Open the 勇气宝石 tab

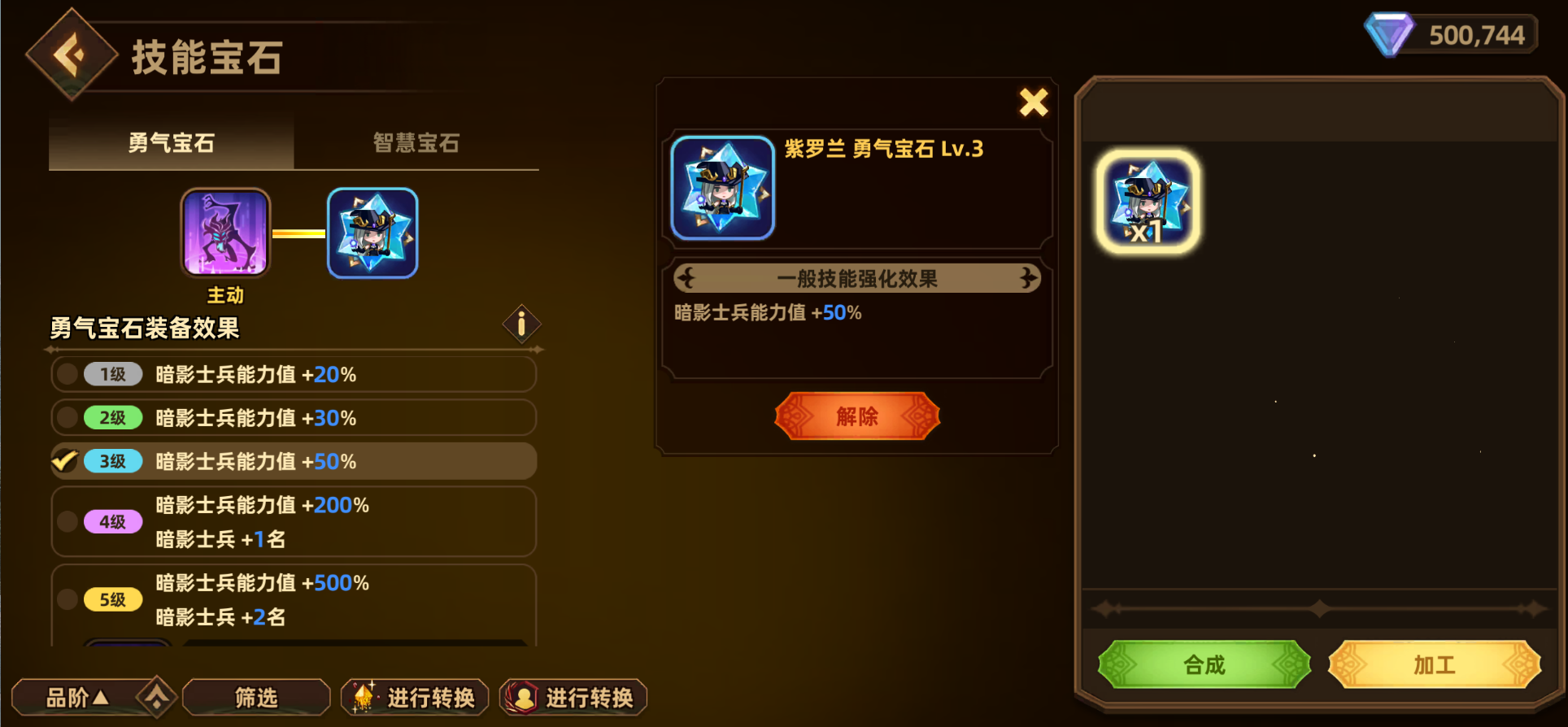tap(172, 143)
